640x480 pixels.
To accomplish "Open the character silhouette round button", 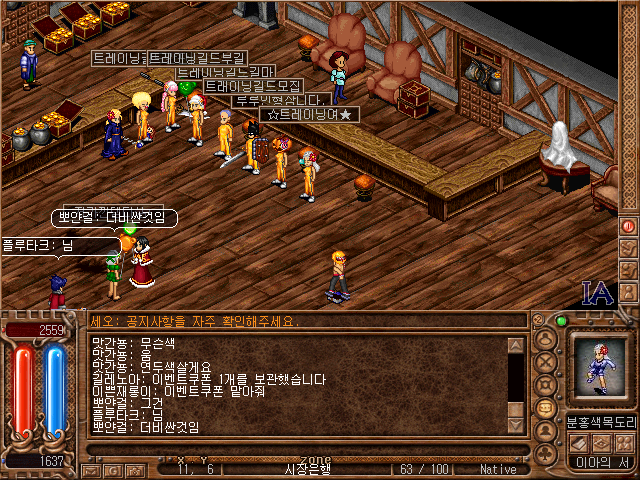I will pyautogui.click(x=545, y=337).
